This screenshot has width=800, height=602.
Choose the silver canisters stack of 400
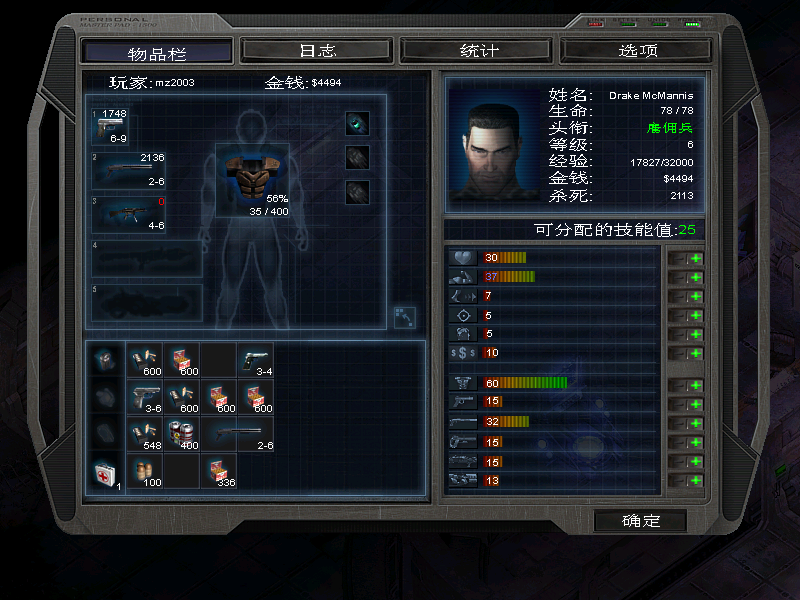181,432
